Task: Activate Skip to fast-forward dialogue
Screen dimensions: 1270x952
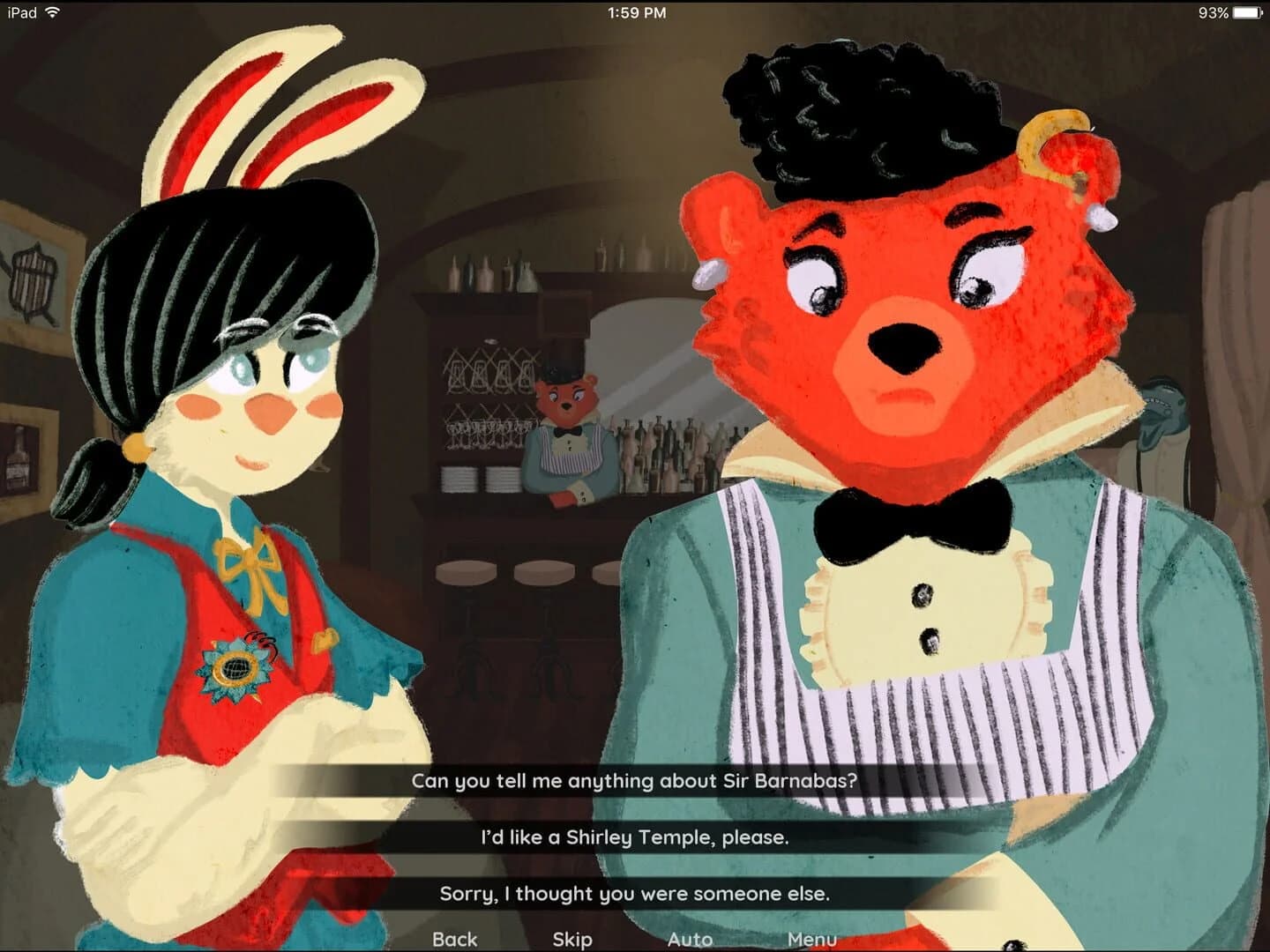Action: 572,940
